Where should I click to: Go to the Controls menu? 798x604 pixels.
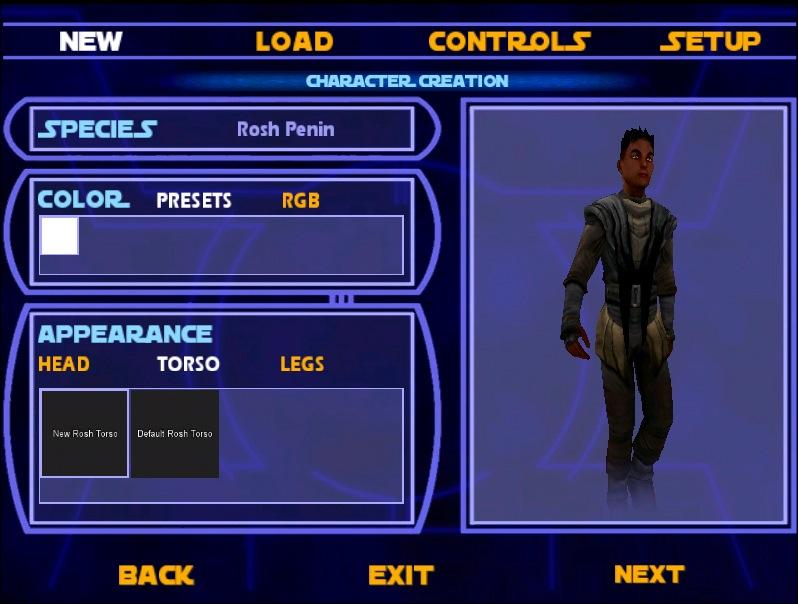tap(508, 41)
